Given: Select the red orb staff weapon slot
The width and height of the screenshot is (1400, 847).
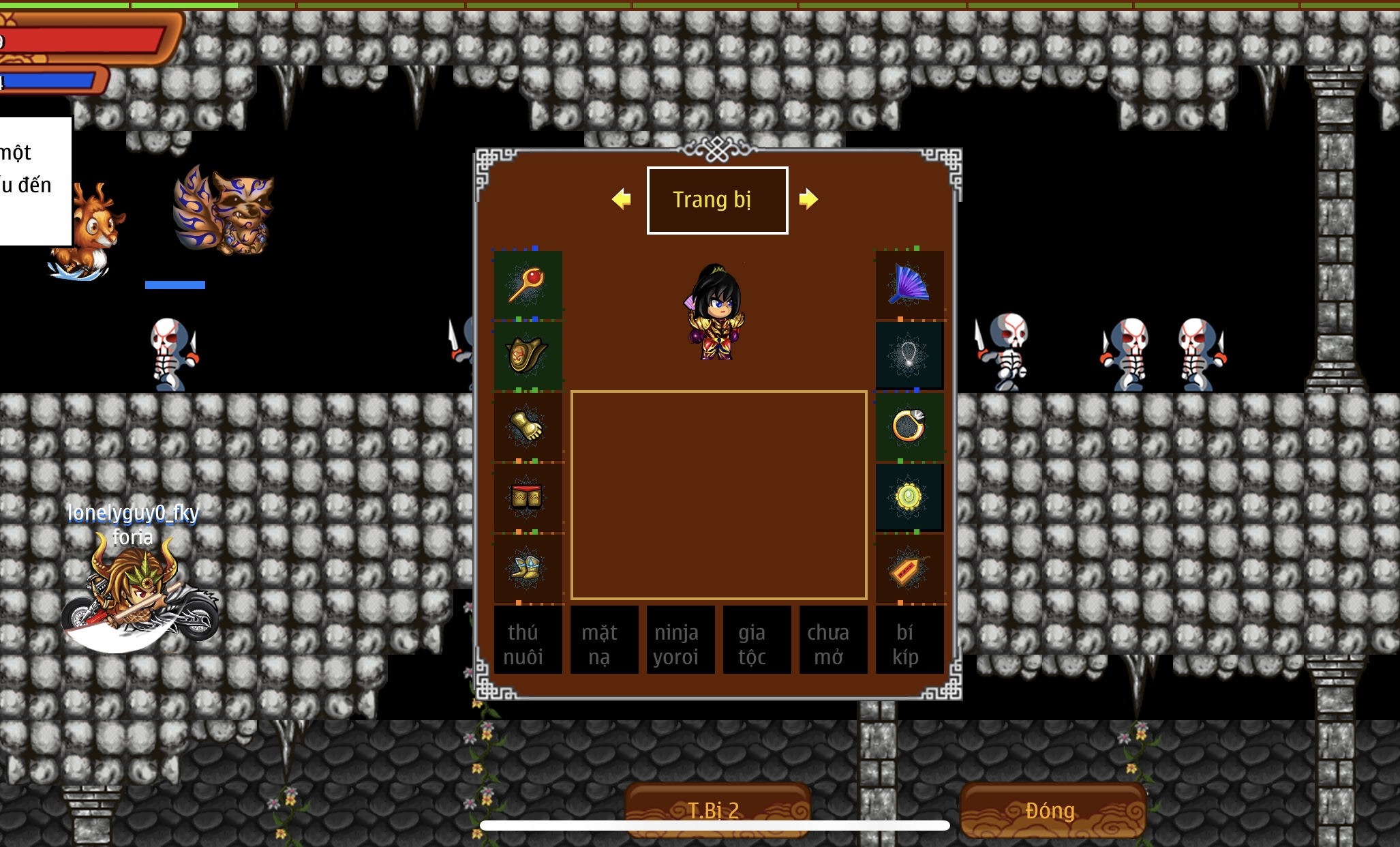Looking at the screenshot, I should pos(528,284).
